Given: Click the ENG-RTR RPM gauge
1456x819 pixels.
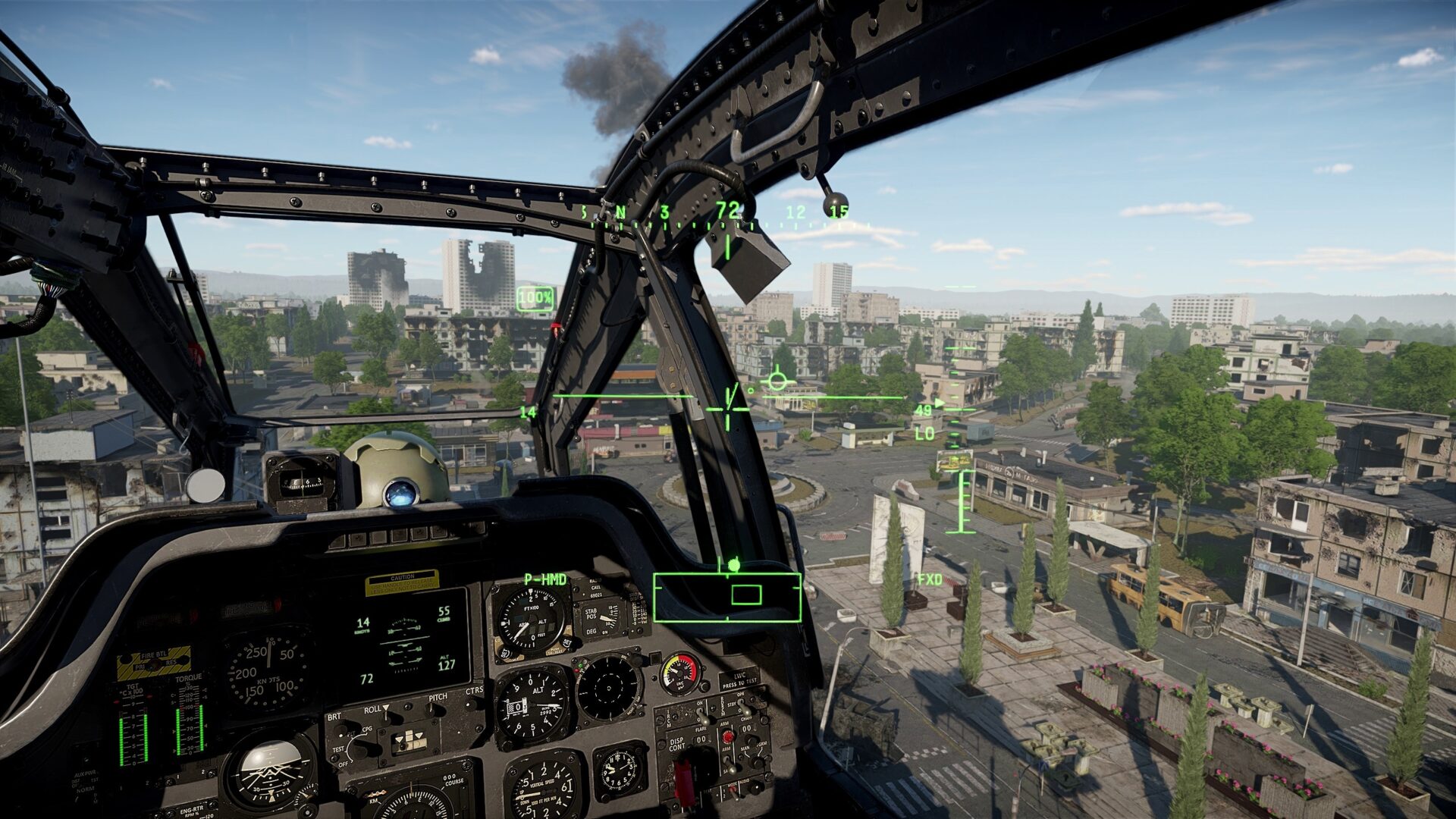Looking at the screenshot, I should point(190,810).
